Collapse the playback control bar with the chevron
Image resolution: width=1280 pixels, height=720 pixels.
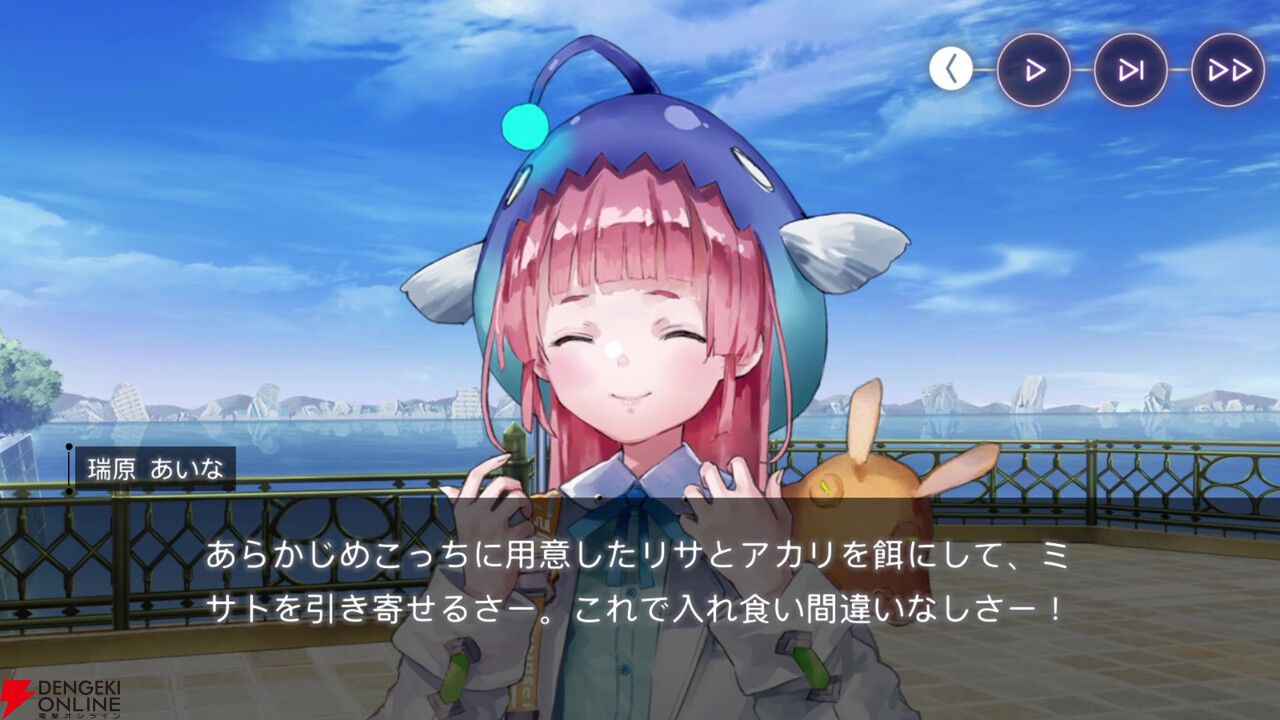click(950, 70)
